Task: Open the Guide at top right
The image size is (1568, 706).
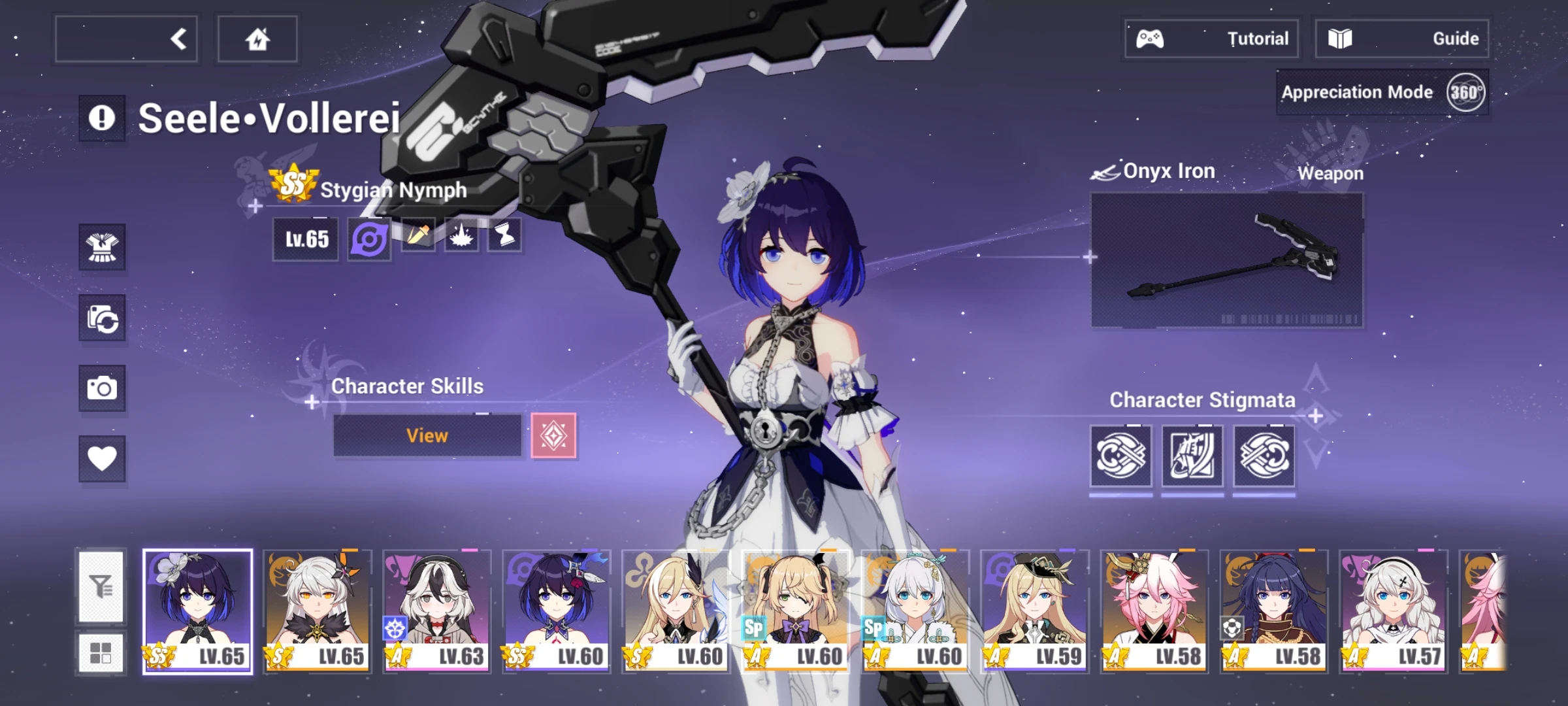Action: pos(1402,38)
